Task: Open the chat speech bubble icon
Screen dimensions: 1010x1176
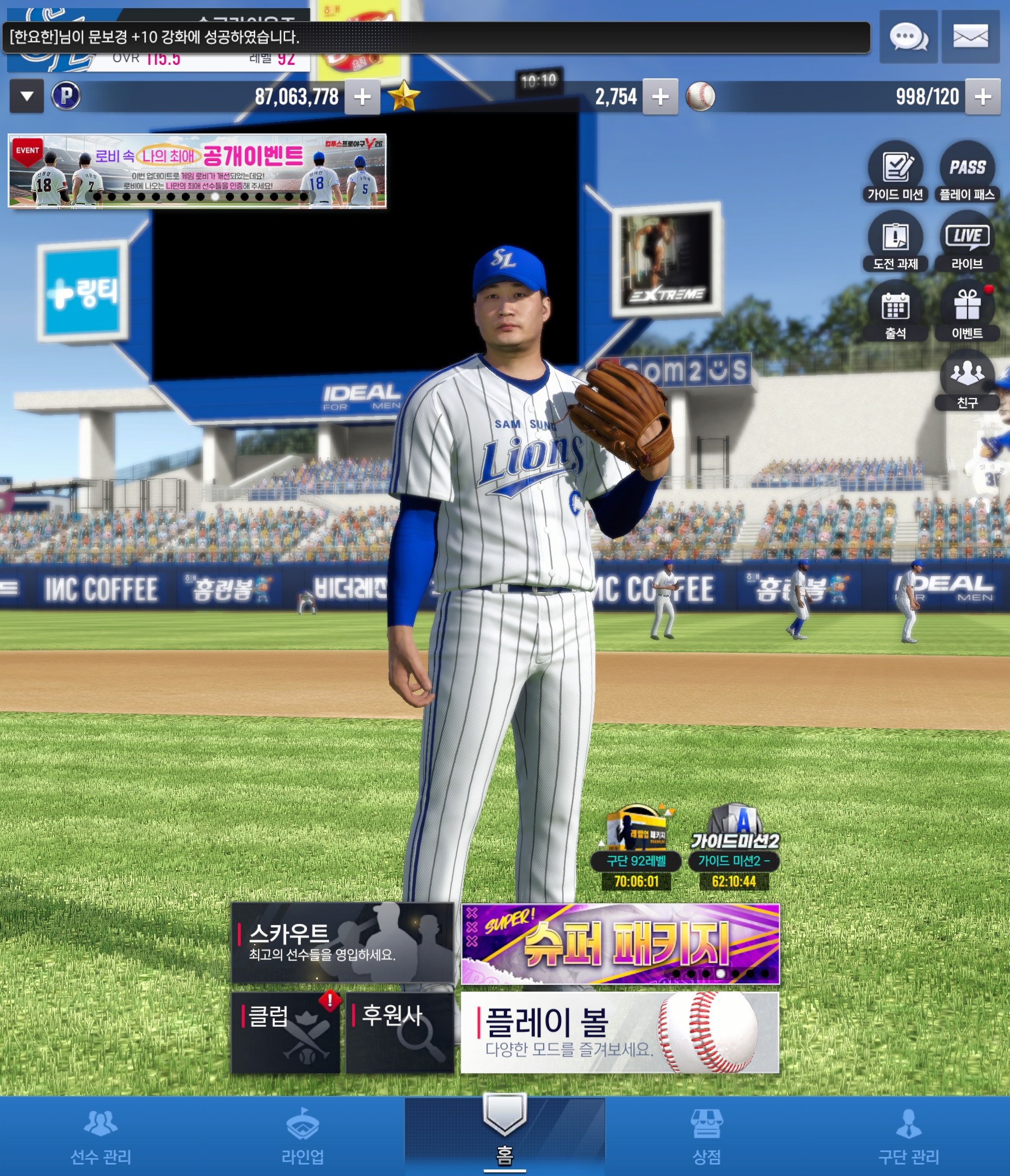Action: (x=908, y=37)
